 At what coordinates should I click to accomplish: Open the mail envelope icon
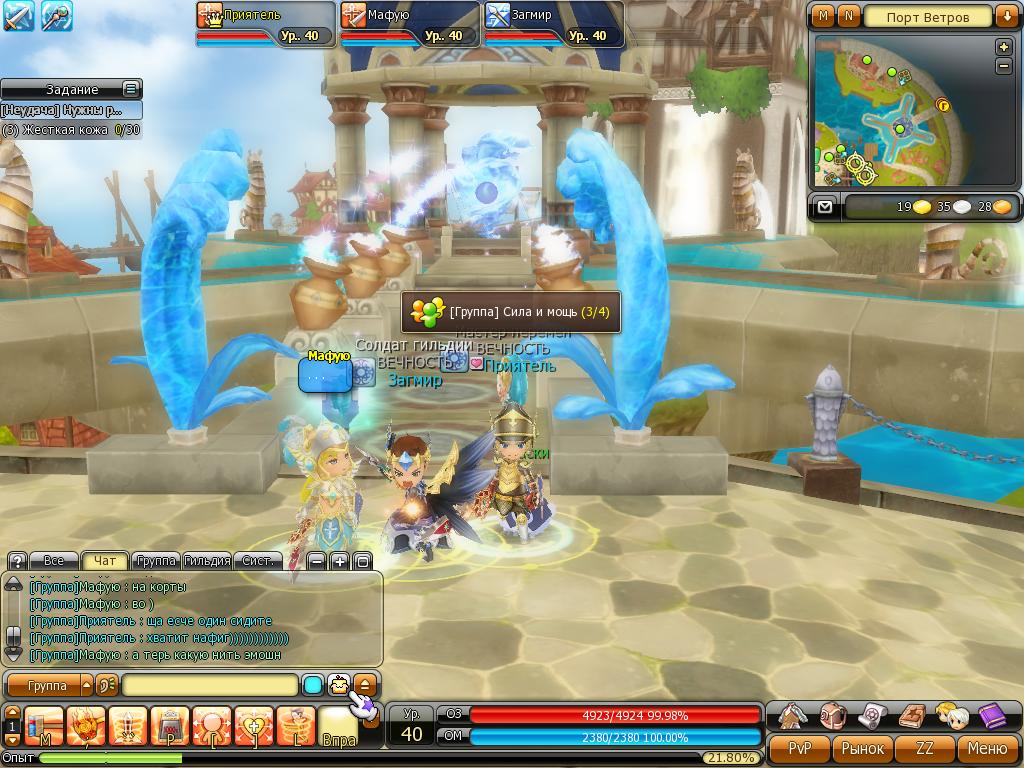pos(824,207)
